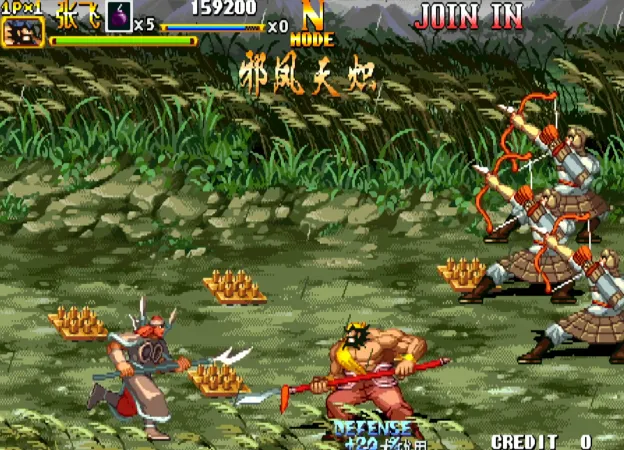This screenshot has width=624, height=450.
Task: Click the JOIN IN player two prompt
Action: [x=468, y=16]
